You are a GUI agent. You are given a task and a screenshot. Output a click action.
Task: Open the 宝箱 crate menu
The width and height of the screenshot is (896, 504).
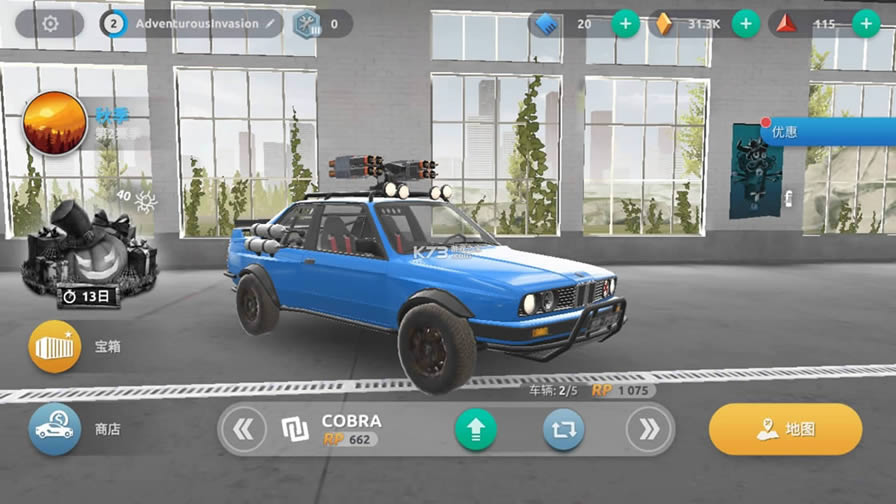click(55, 347)
